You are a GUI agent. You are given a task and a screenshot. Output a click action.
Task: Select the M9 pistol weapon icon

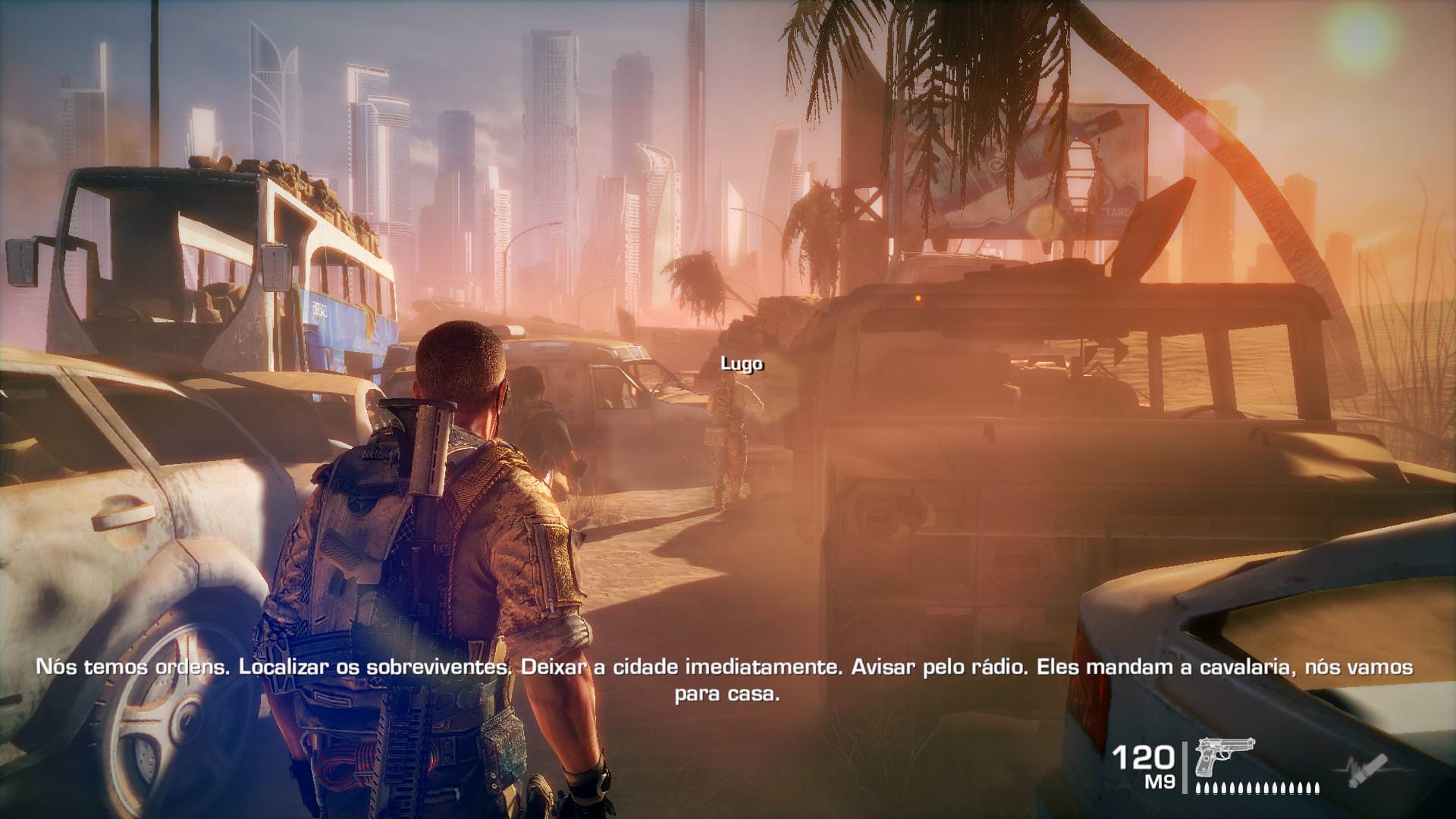[1224, 758]
